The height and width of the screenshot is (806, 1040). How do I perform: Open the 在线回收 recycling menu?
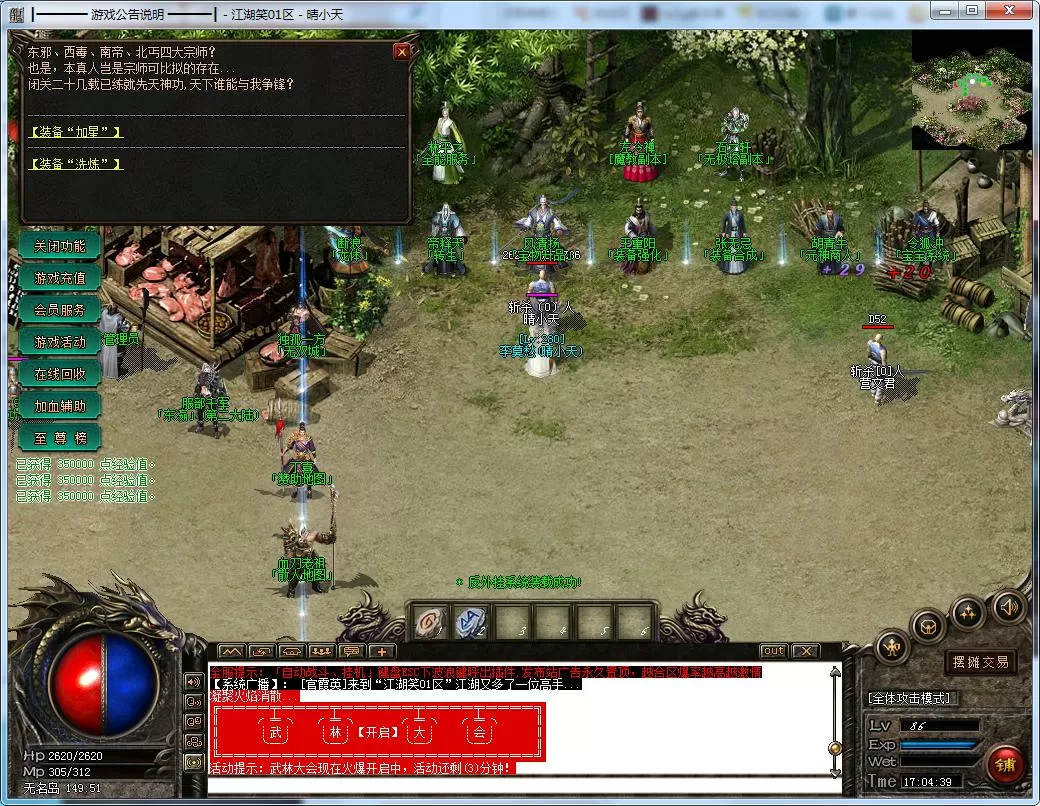[x=60, y=374]
